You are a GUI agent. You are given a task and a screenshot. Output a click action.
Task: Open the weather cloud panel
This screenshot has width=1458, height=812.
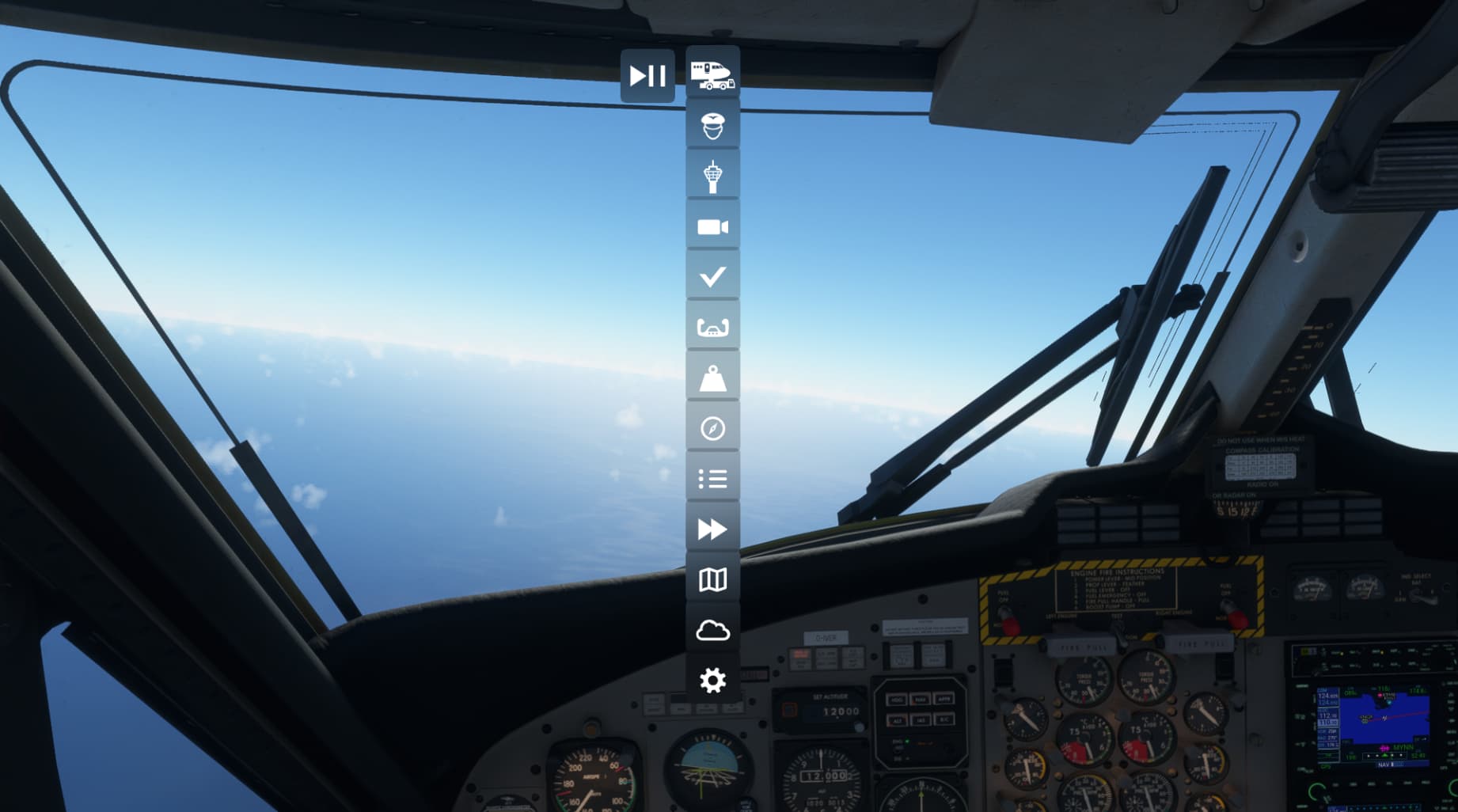[712, 631]
